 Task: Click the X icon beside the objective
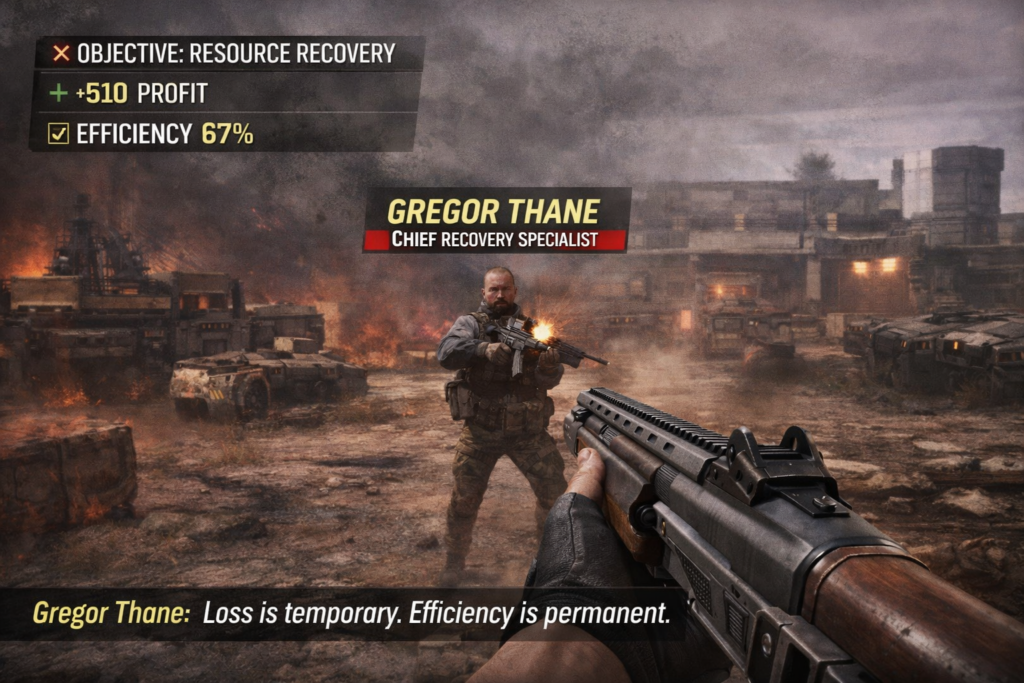click(61, 53)
